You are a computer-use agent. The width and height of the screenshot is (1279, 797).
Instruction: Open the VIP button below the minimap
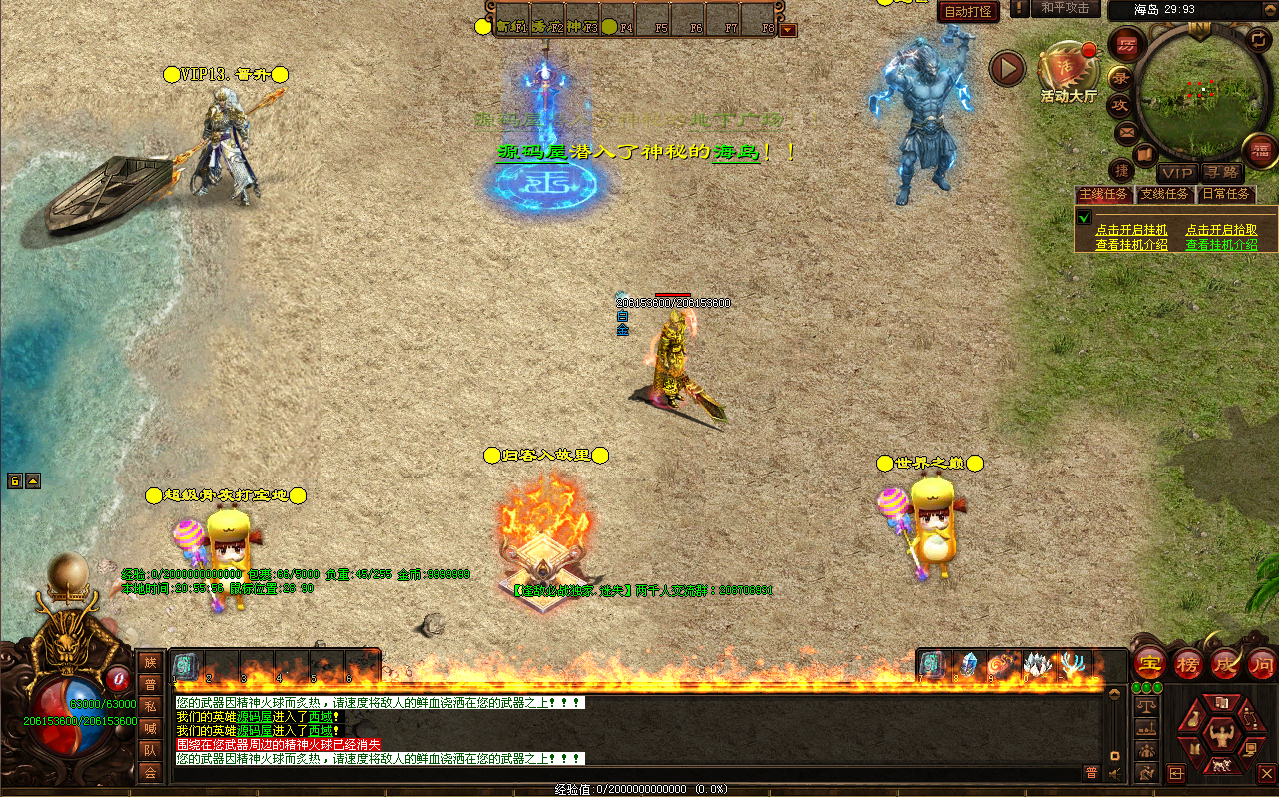pyautogui.click(x=1177, y=173)
